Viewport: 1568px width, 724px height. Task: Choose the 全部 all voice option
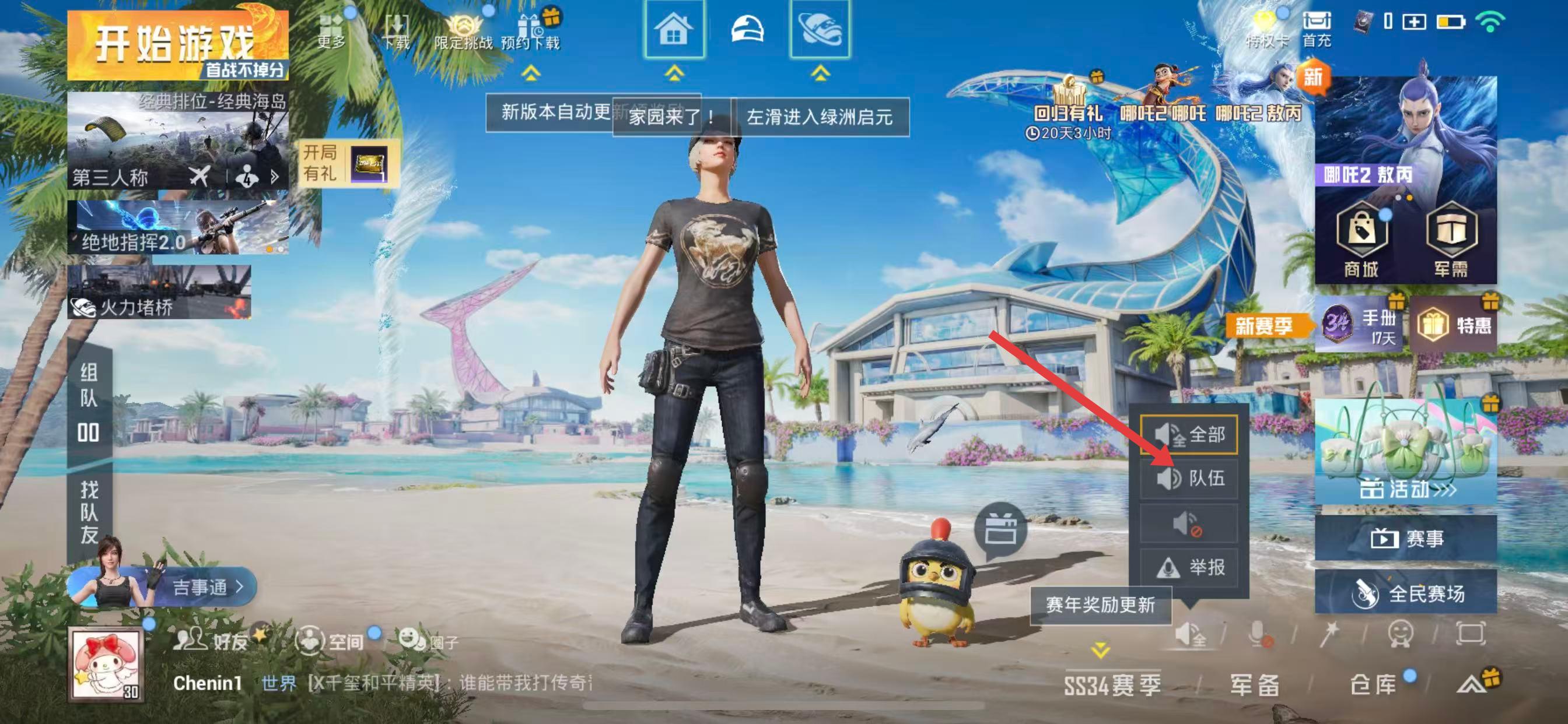click(x=1189, y=434)
